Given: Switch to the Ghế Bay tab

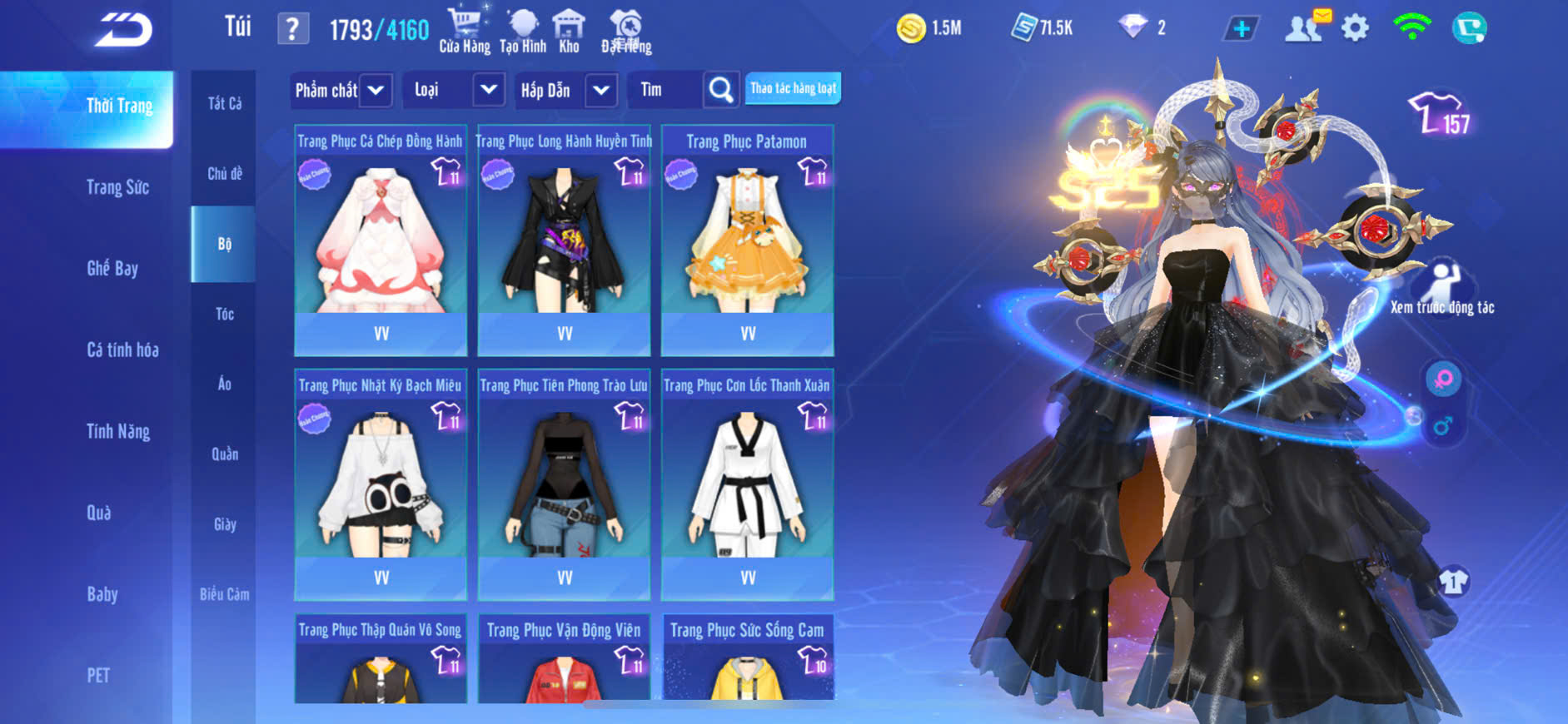Looking at the screenshot, I should click(x=112, y=268).
